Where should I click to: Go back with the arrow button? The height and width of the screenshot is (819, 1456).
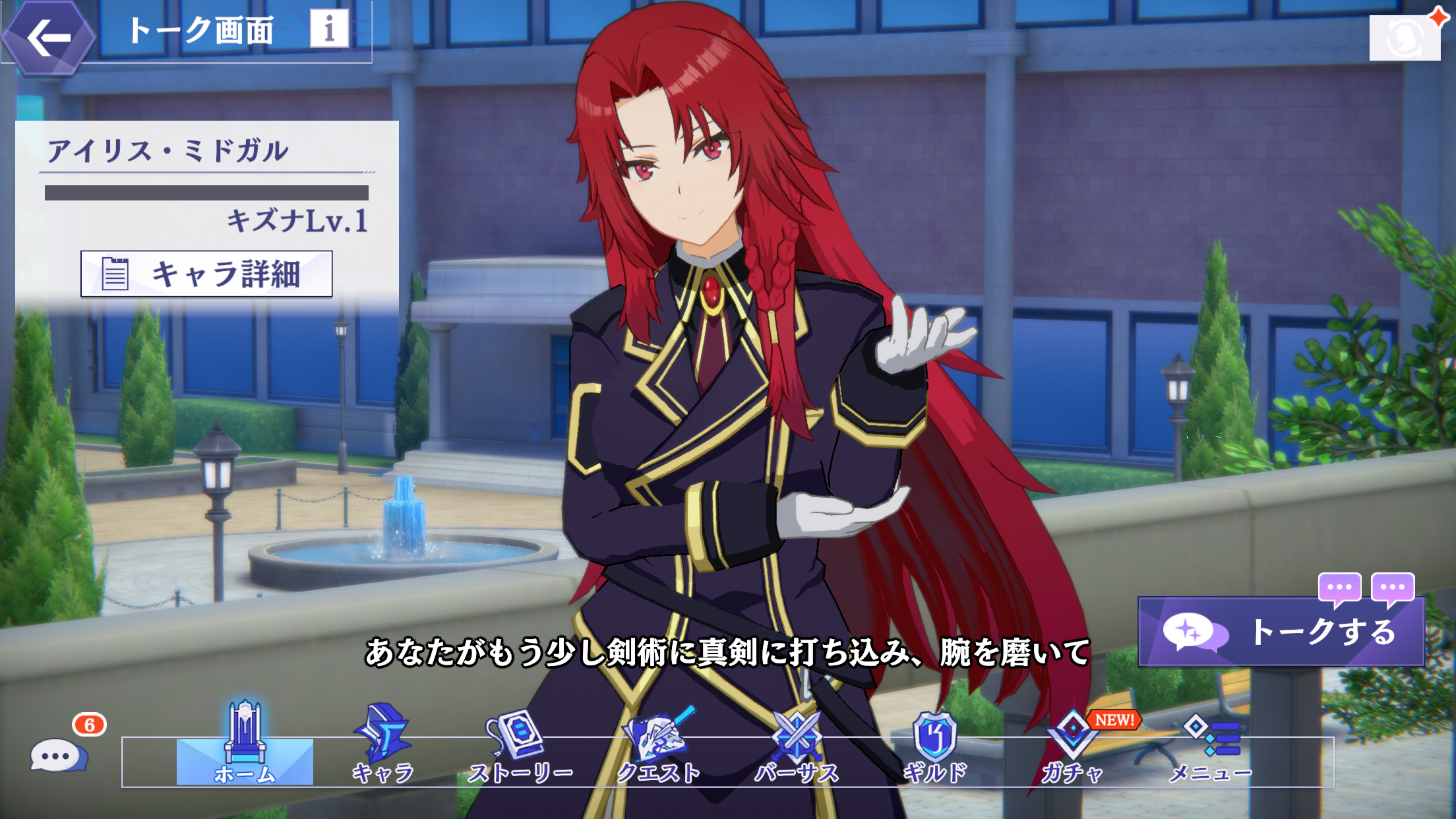click(x=49, y=38)
